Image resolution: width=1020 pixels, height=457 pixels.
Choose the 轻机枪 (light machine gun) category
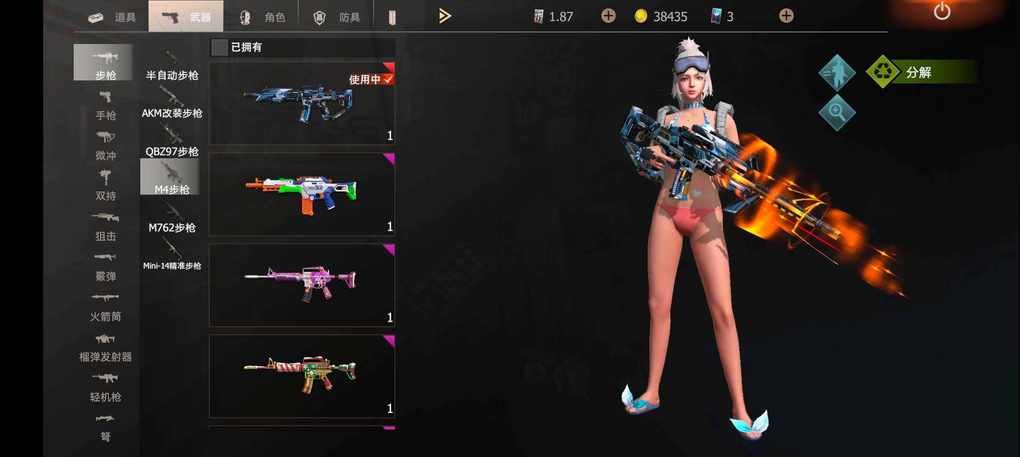coord(105,386)
